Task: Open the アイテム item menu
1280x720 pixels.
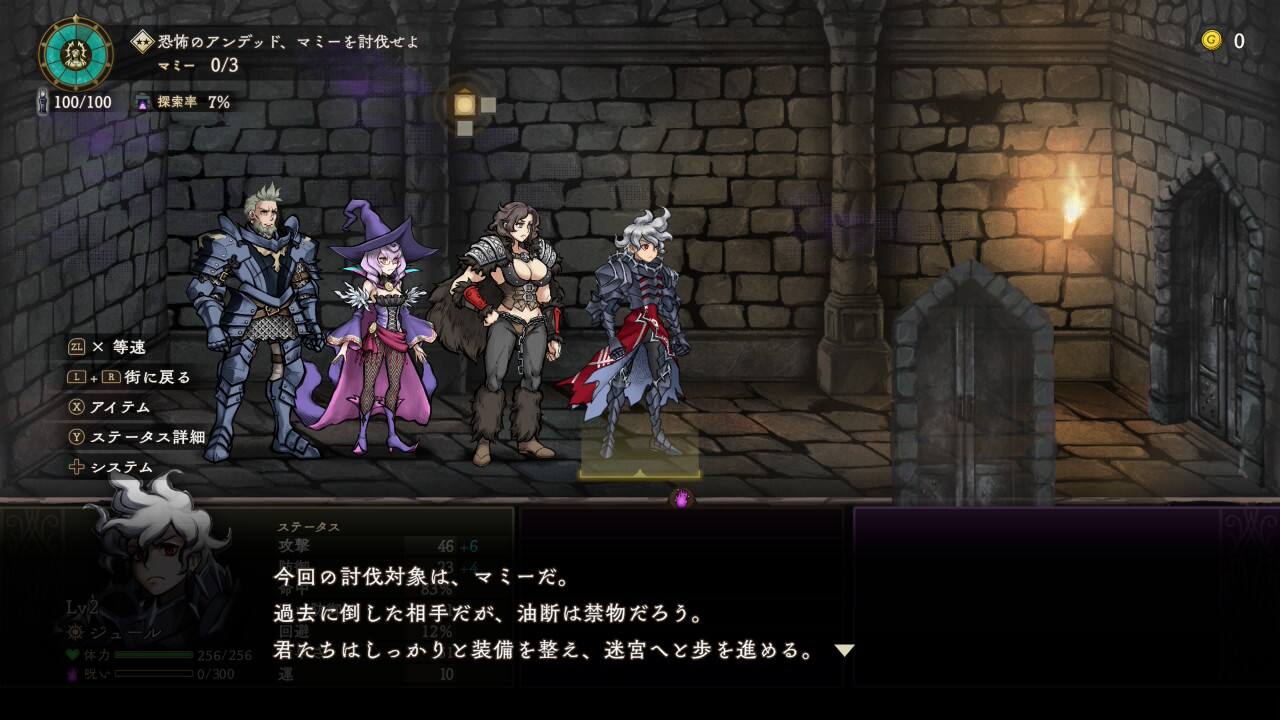Action: click(x=110, y=407)
